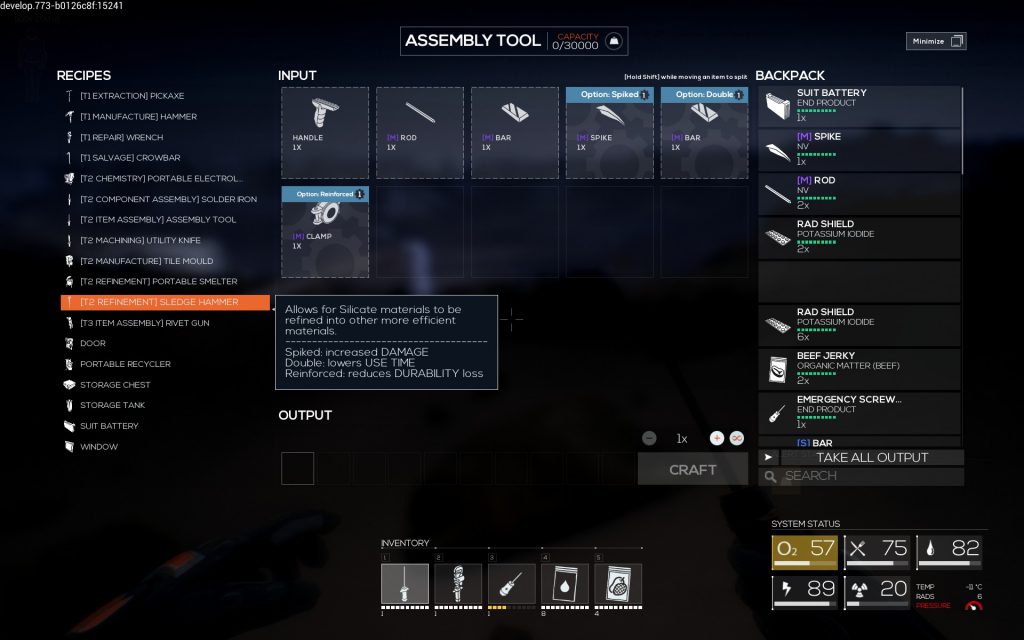
Task: Select the wrench in the inventory hotbar
Action: click(x=458, y=584)
